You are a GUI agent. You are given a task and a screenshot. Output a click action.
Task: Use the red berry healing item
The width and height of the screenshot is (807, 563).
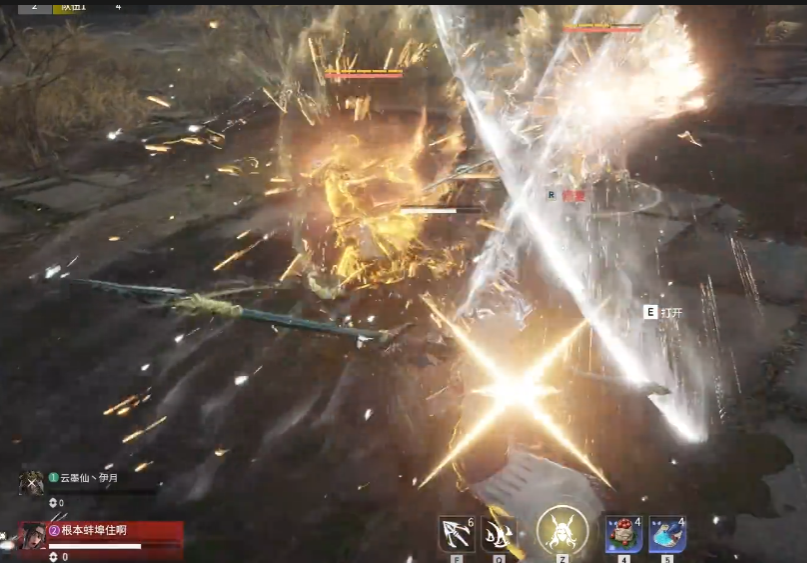(624, 534)
